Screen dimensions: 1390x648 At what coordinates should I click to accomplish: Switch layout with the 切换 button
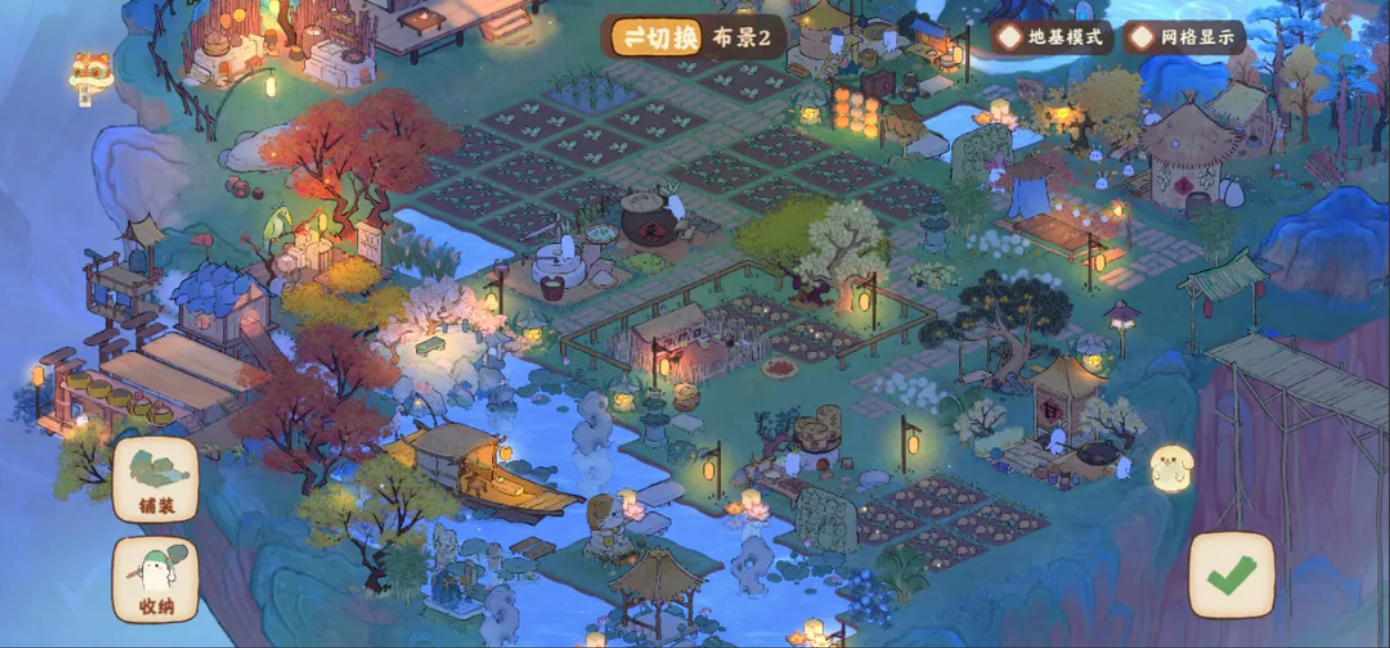[657, 37]
